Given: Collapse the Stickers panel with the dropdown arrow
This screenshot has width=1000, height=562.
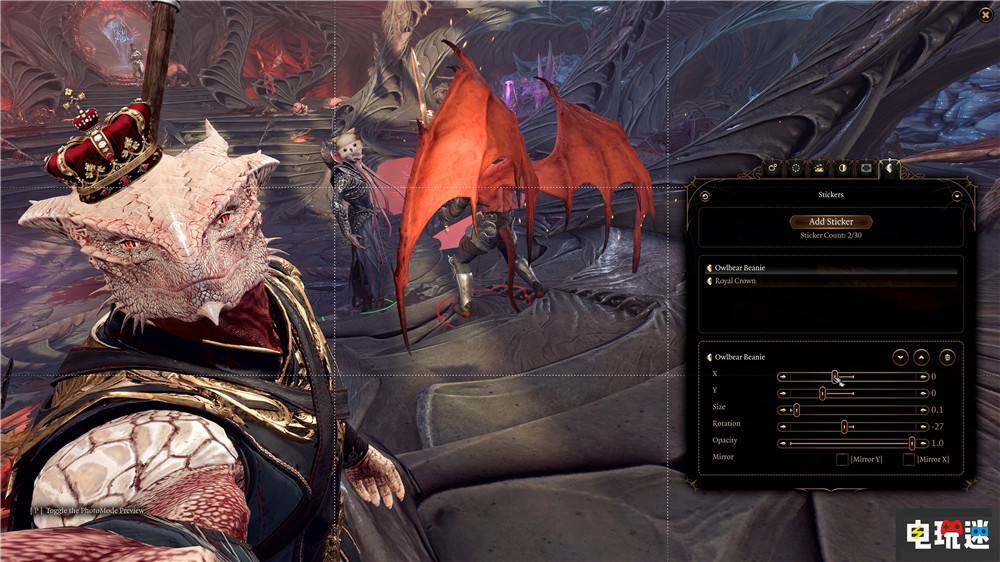Looking at the screenshot, I should (x=956, y=196).
